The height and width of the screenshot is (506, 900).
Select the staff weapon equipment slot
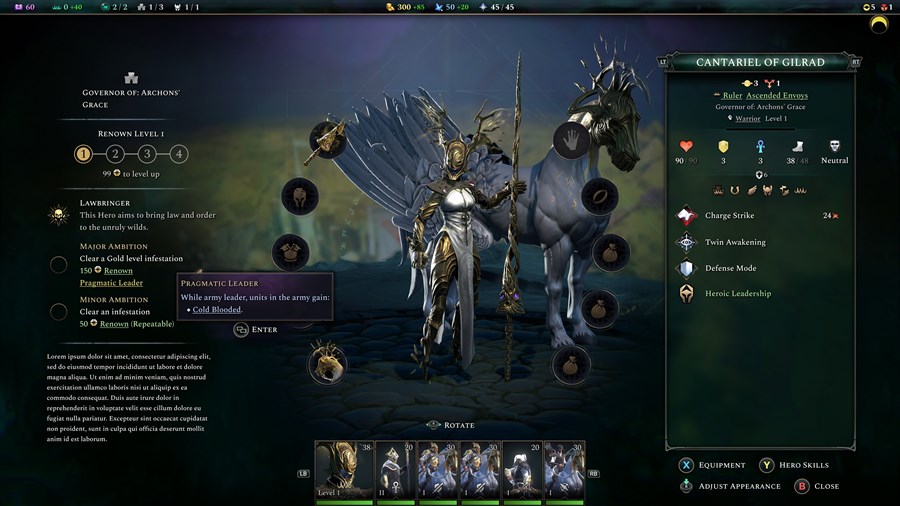pos(328,140)
